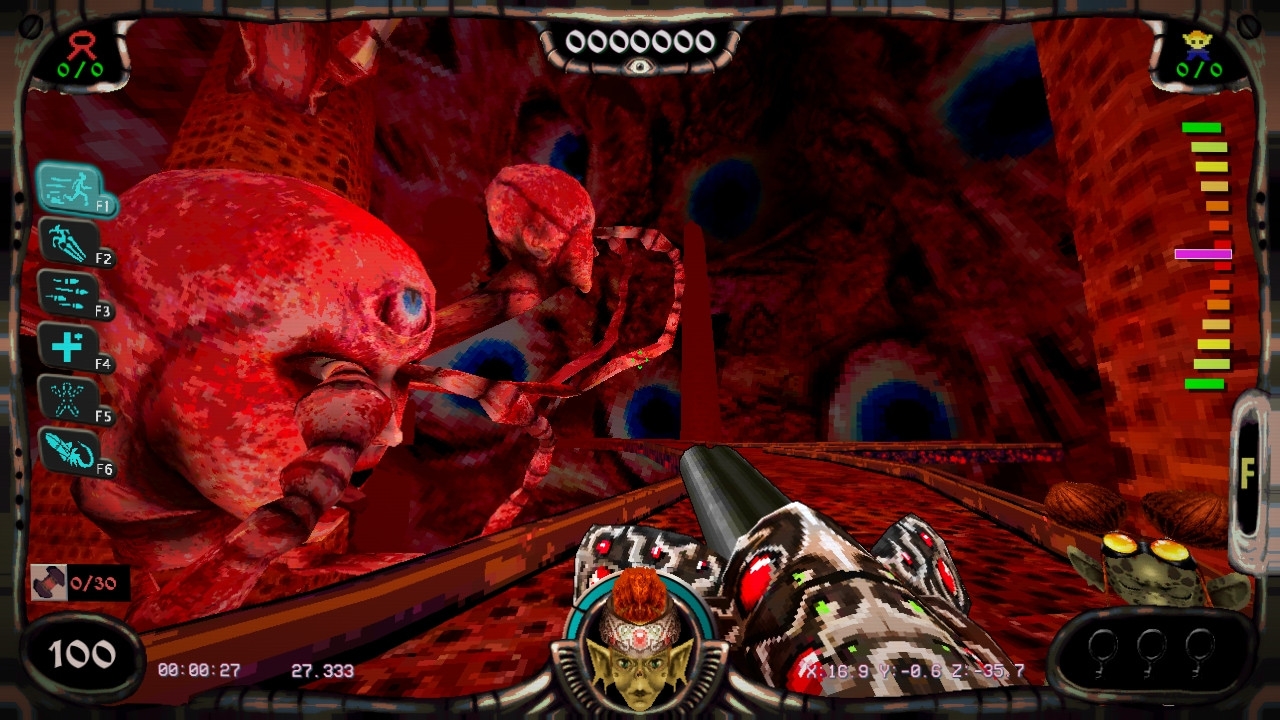Use the healing cross ability

68,347
